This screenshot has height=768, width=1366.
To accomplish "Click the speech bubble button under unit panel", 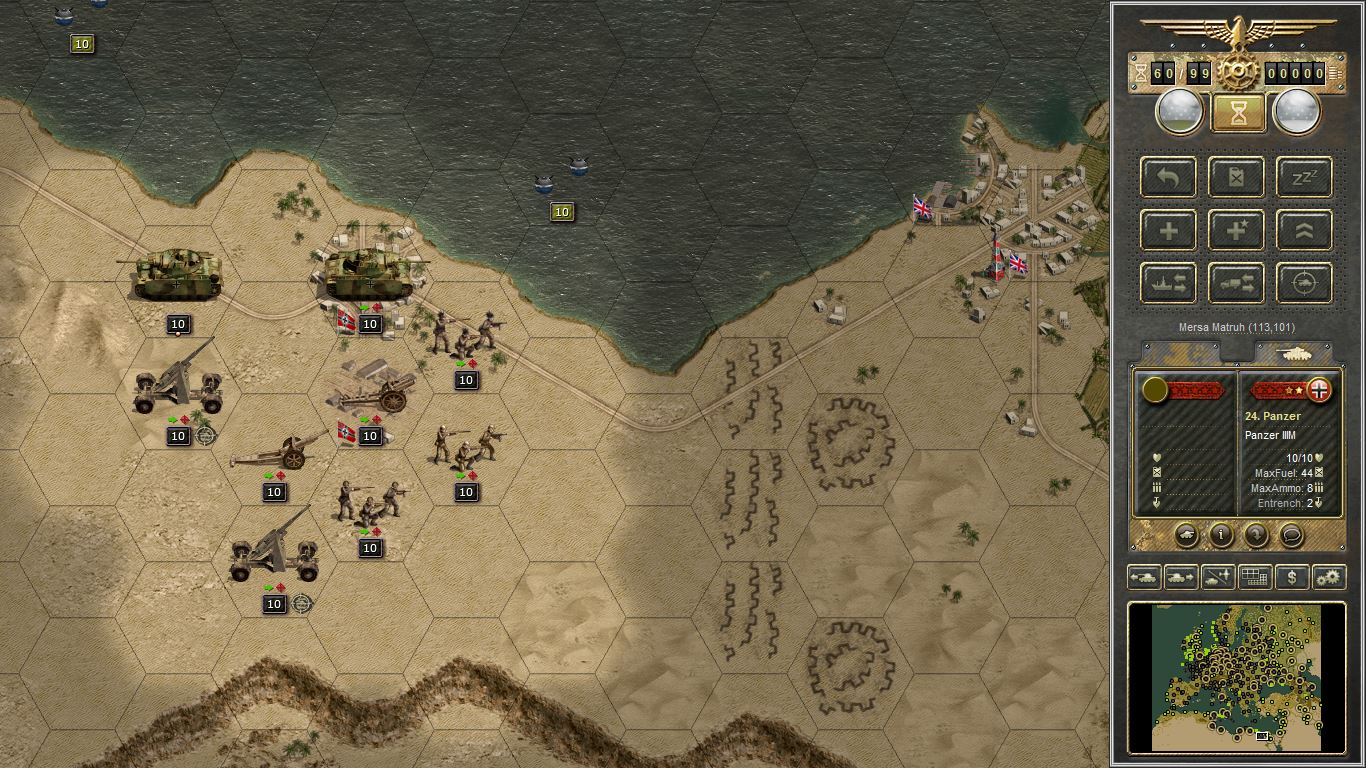I will click(x=1291, y=535).
